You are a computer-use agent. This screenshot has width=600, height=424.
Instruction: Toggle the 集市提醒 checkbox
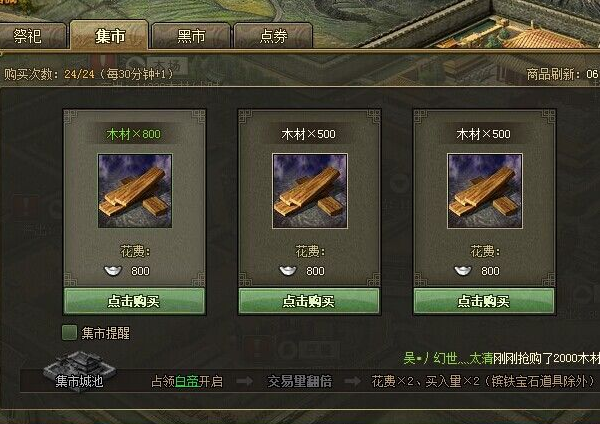coord(70,333)
